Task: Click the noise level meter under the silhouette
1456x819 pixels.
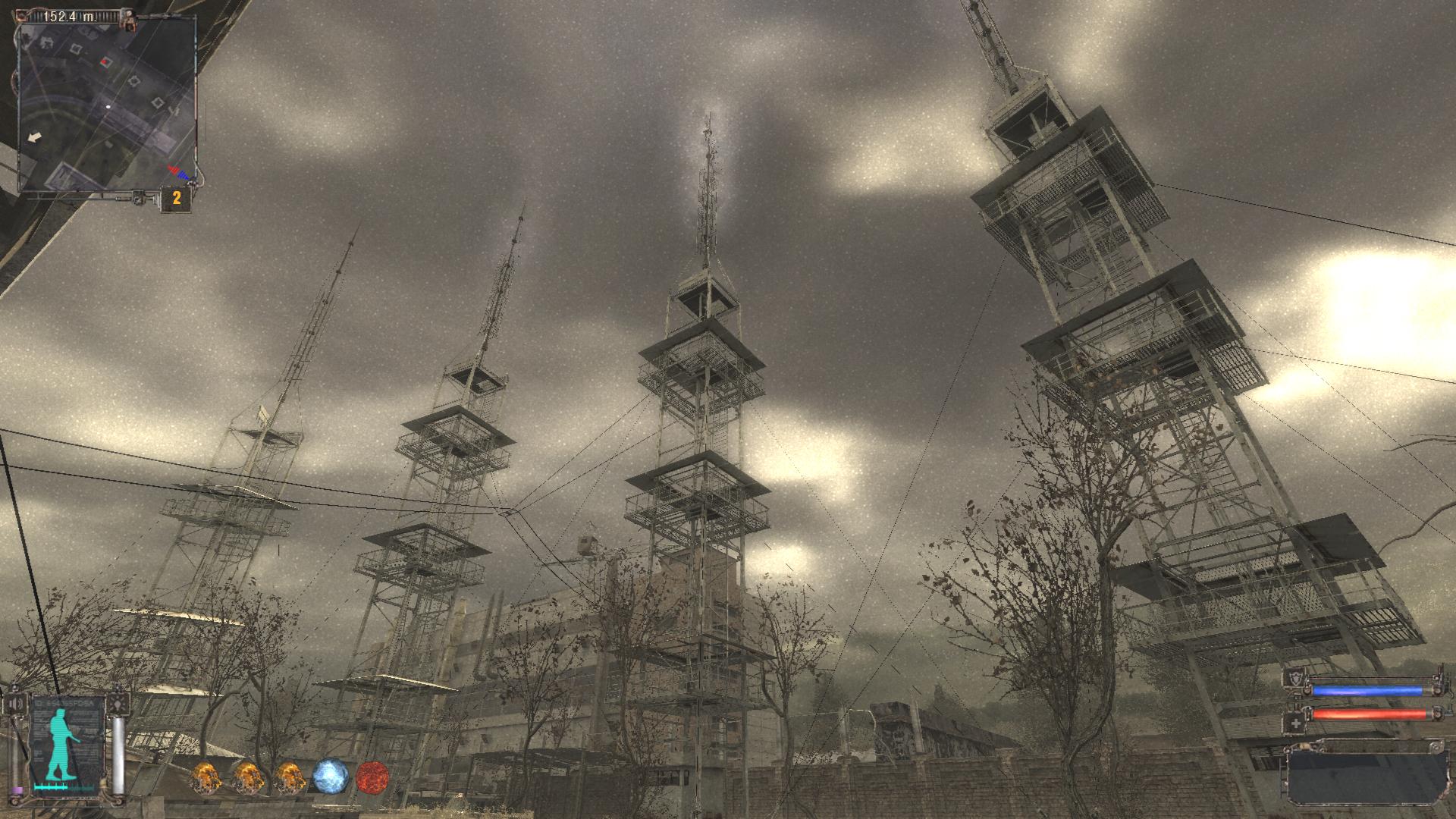Action: 51,787
